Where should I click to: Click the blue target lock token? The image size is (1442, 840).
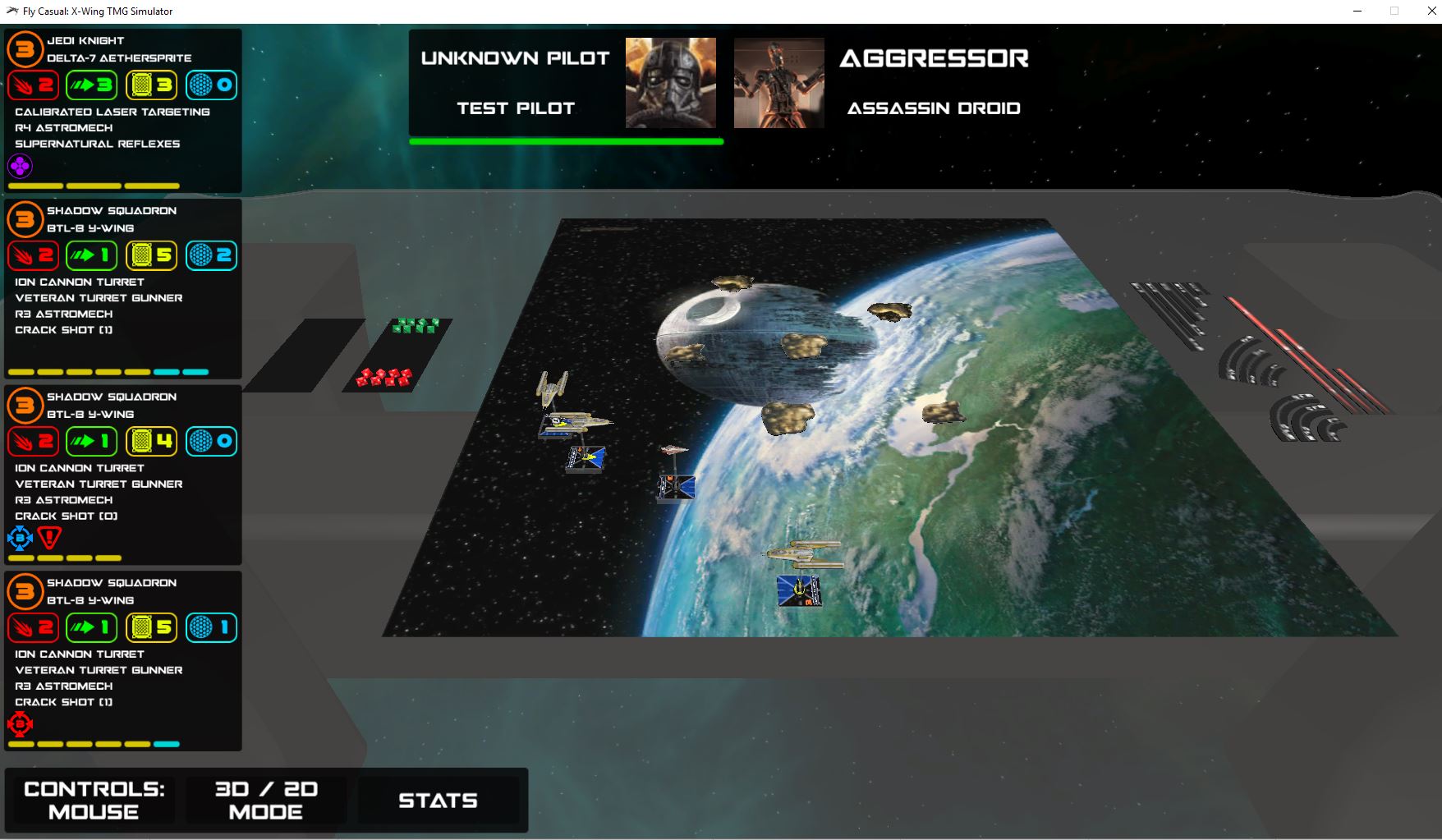tap(20, 539)
